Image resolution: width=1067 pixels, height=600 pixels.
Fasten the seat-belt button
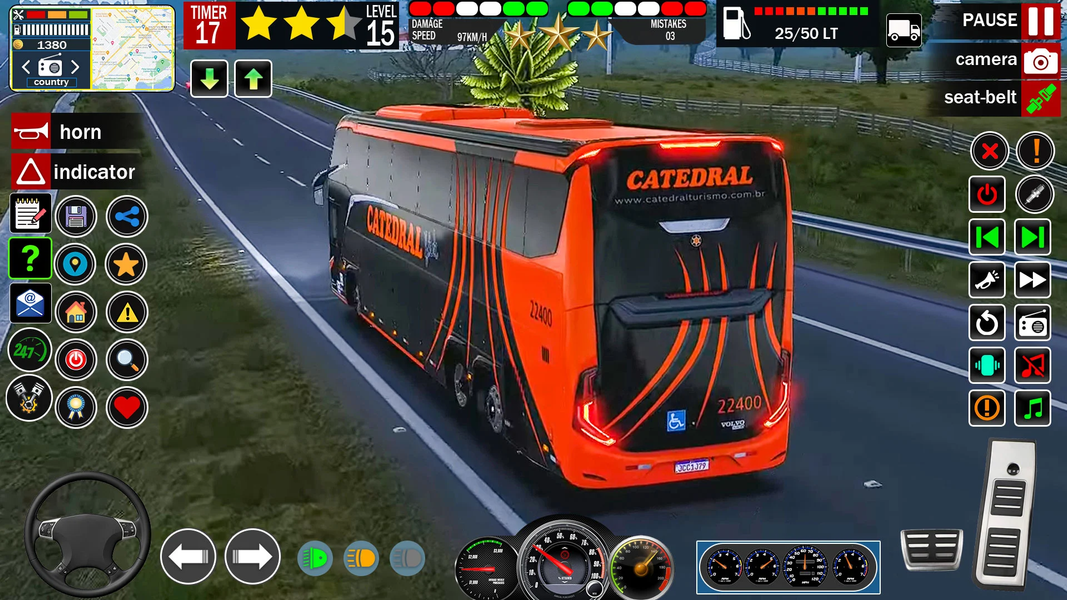(x=1040, y=98)
